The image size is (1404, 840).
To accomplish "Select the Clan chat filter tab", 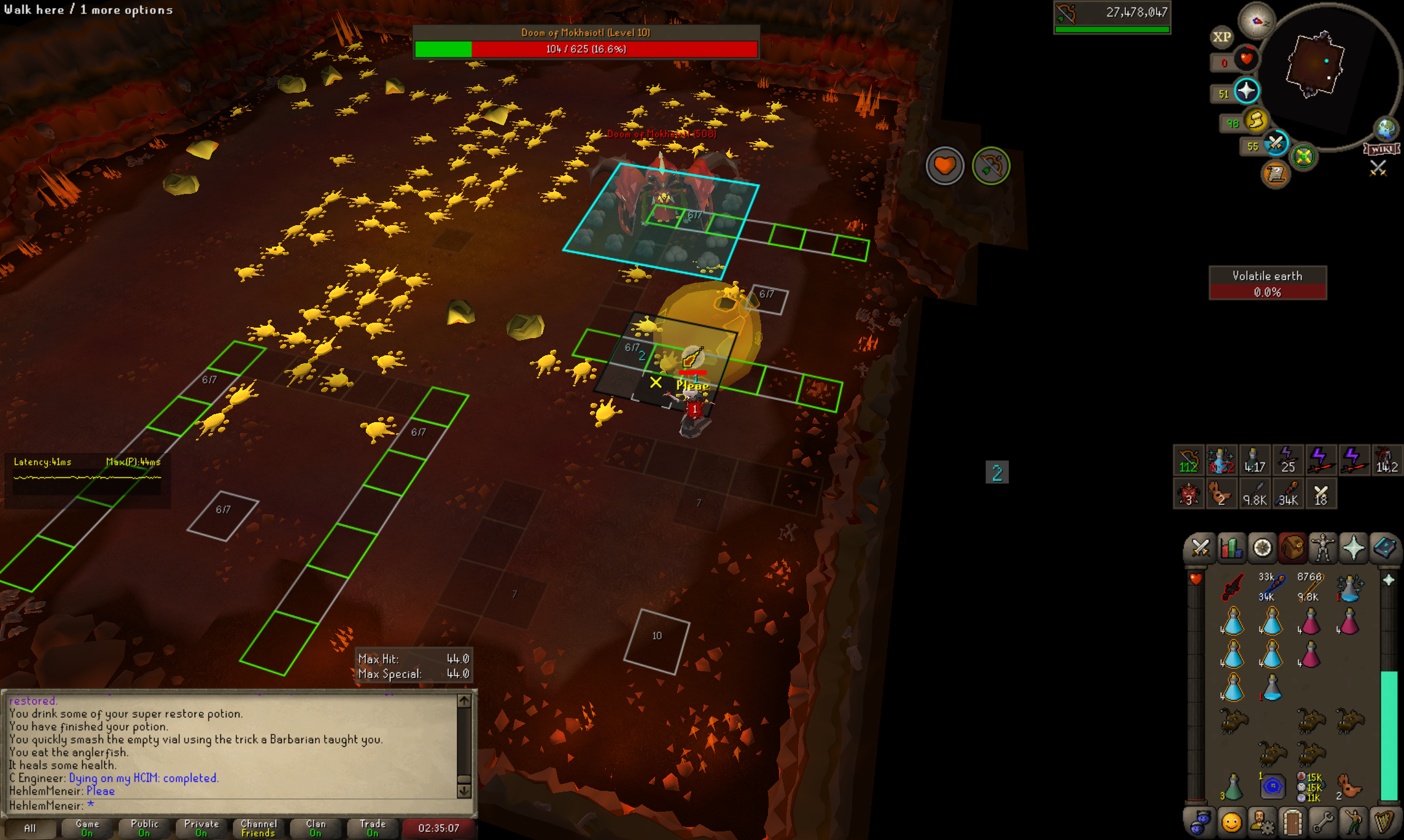I will coord(316,828).
